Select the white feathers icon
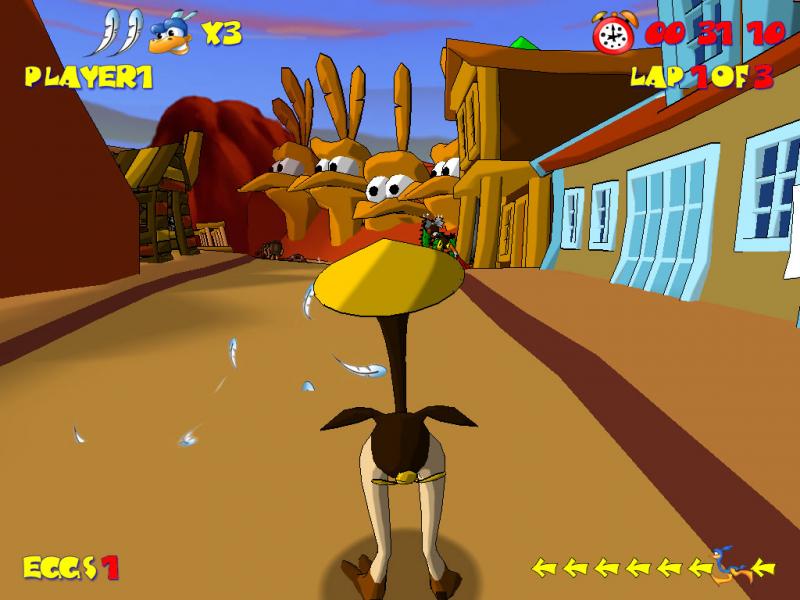The width and height of the screenshot is (800, 600). 118,33
